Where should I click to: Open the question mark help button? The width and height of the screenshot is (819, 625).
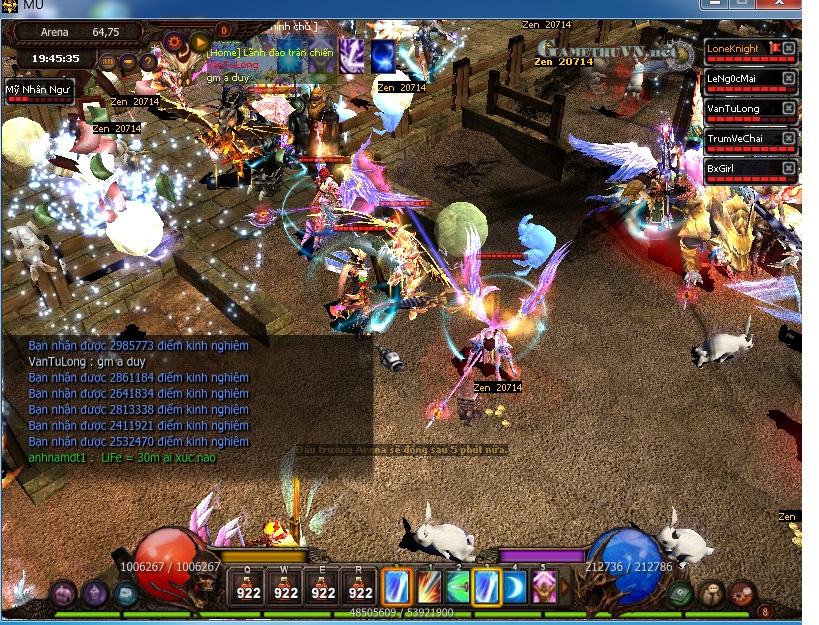pos(148,62)
